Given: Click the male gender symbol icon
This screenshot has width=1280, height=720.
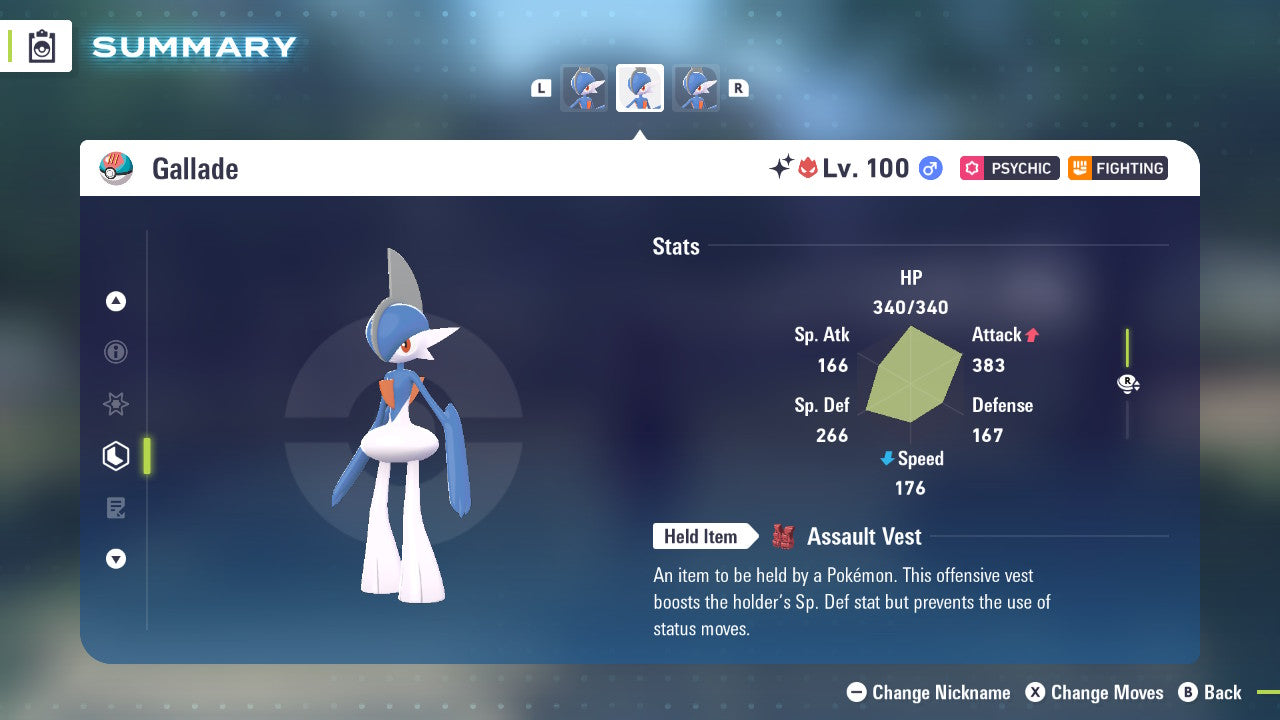Looking at the screenshot, I should 930,168.
